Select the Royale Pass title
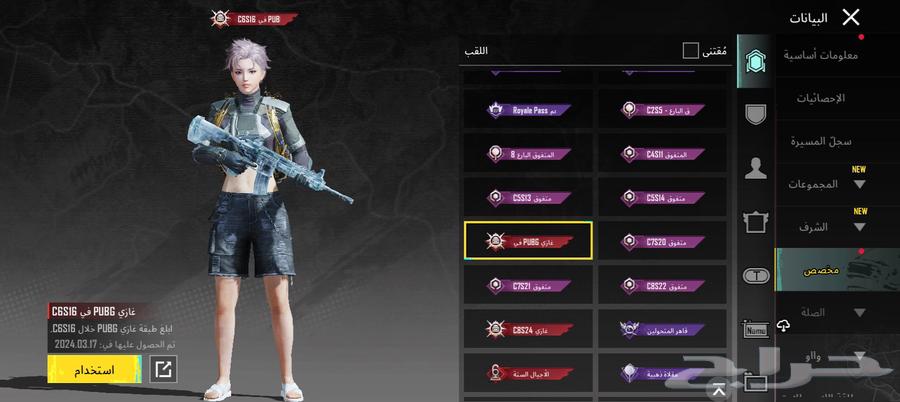This screenshot has height=402, width=900. [x=528, y=110]
